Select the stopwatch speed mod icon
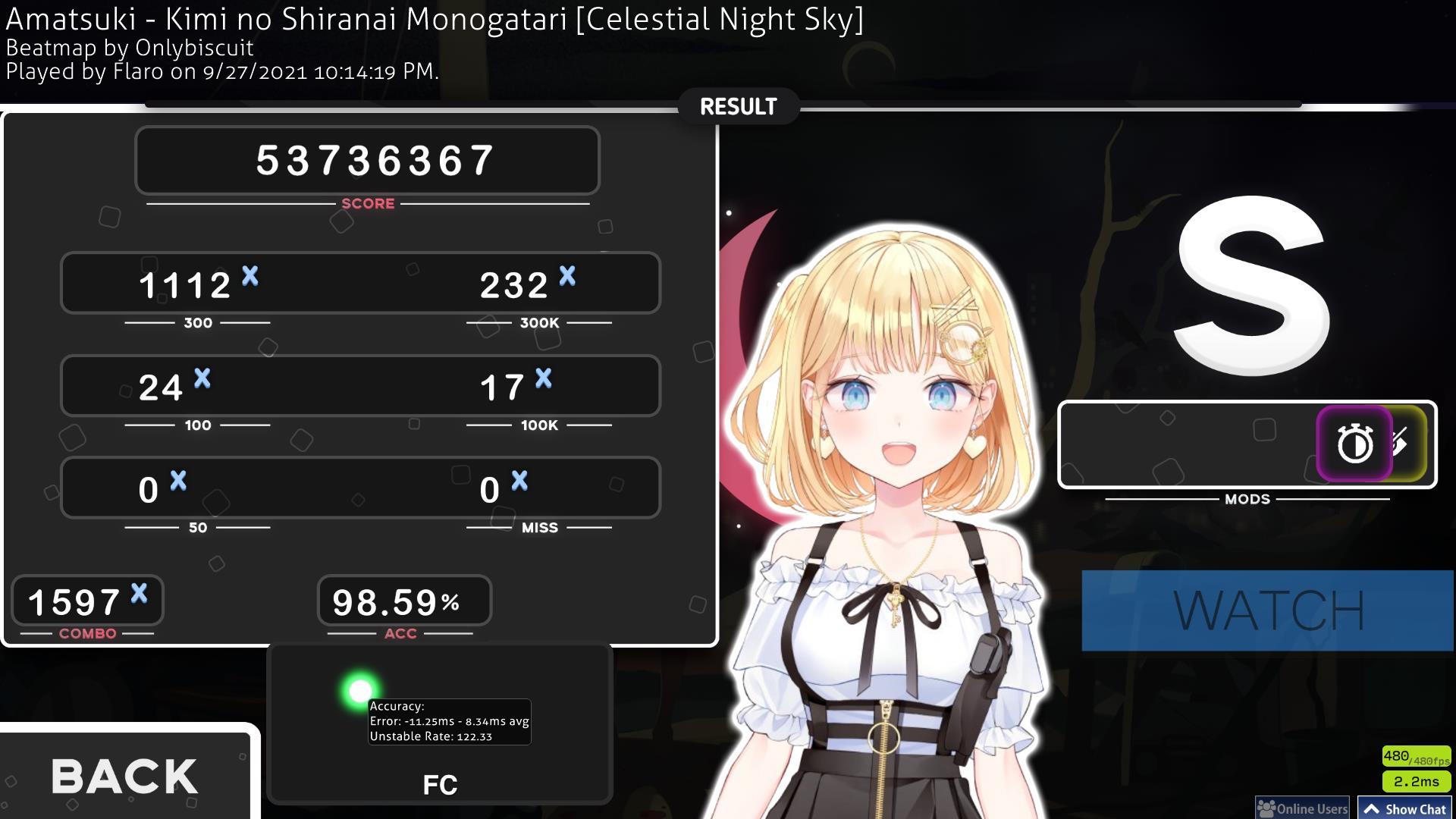 (x=1355, y=444)
